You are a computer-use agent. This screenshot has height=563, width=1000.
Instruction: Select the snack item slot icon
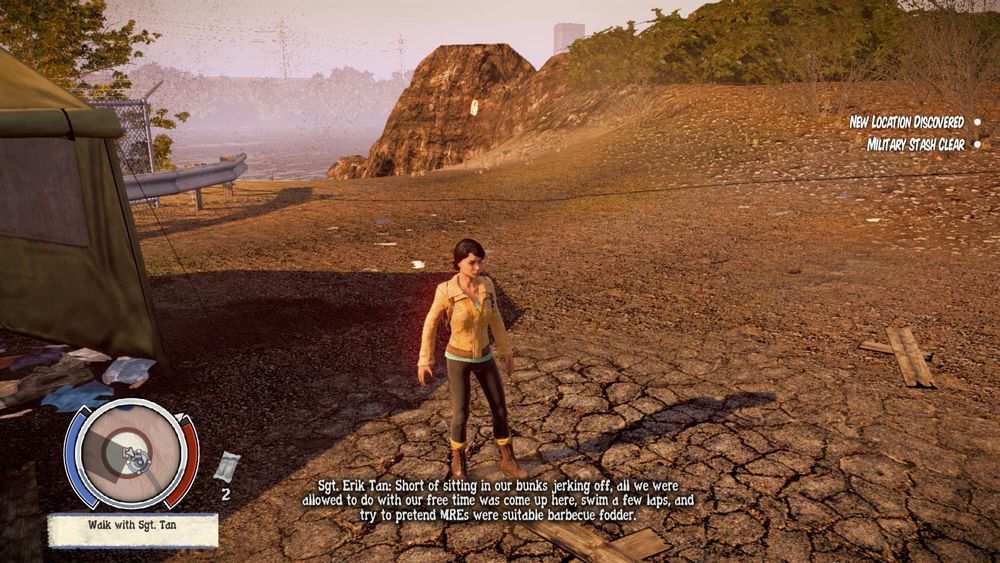point(227,467)
